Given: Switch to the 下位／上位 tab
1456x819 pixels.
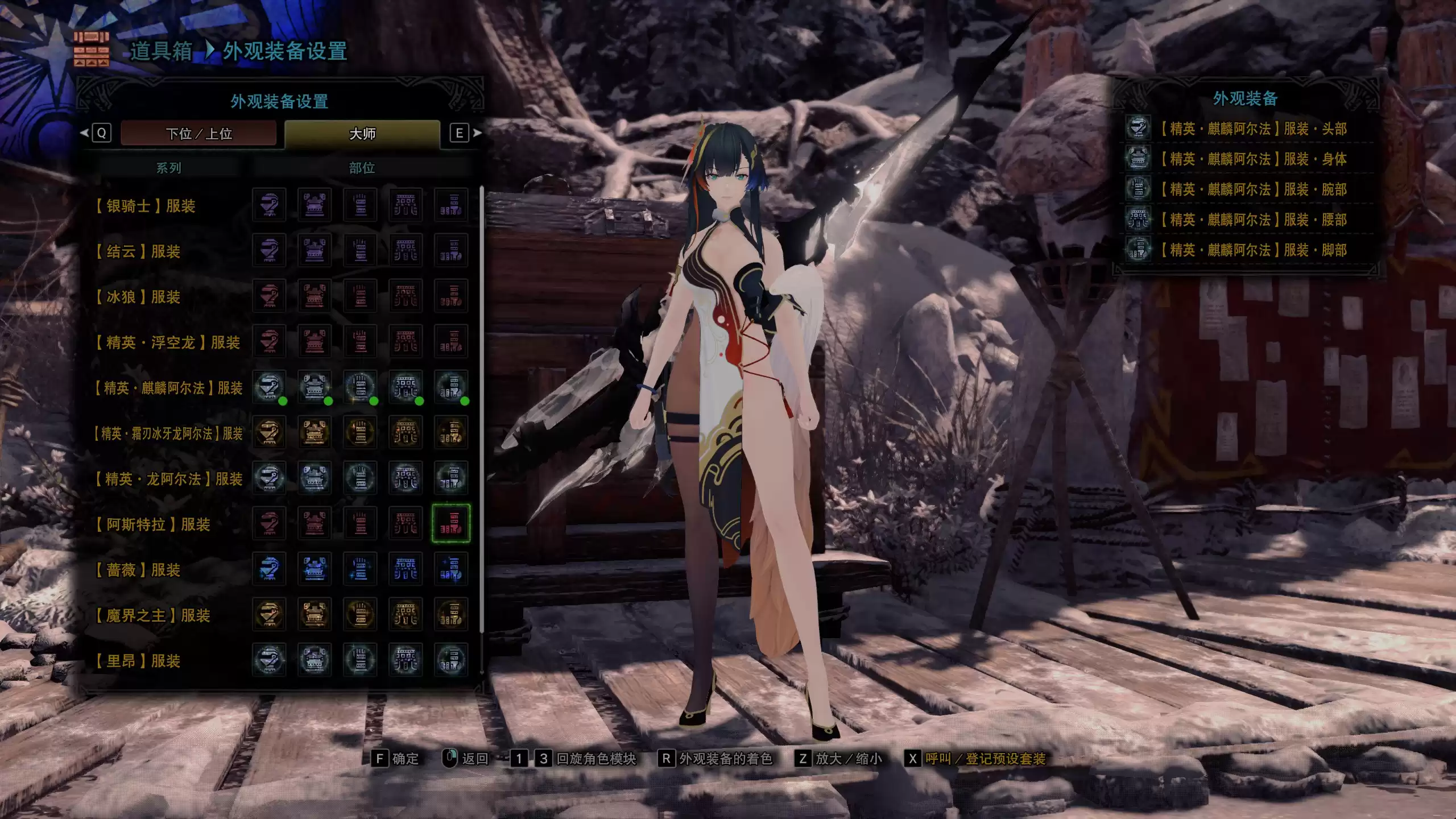Looking at the screenshot, I should pyautogui.click(x=200, y=133).
